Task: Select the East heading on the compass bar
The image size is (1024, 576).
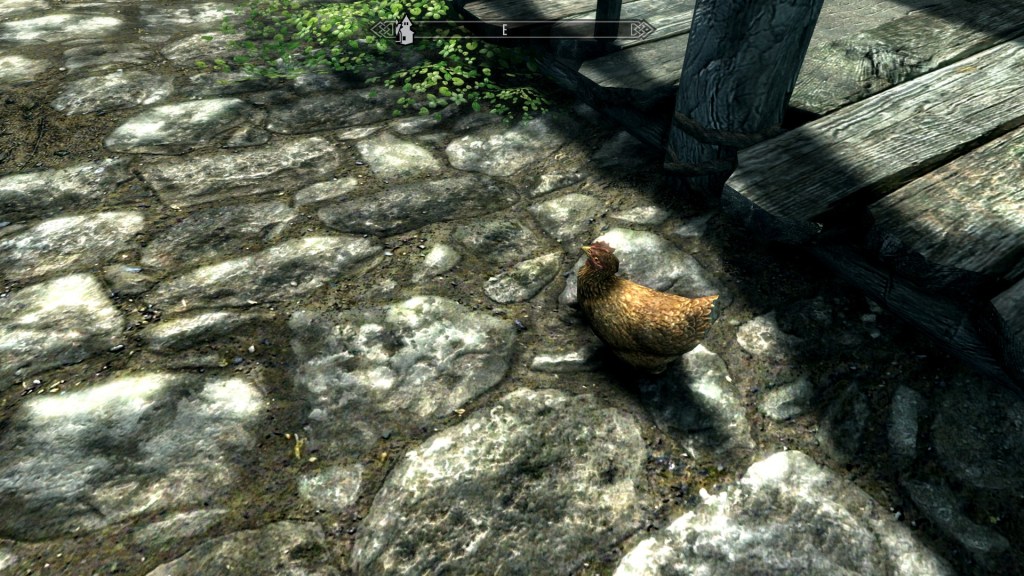Action: tap(505, 30)
